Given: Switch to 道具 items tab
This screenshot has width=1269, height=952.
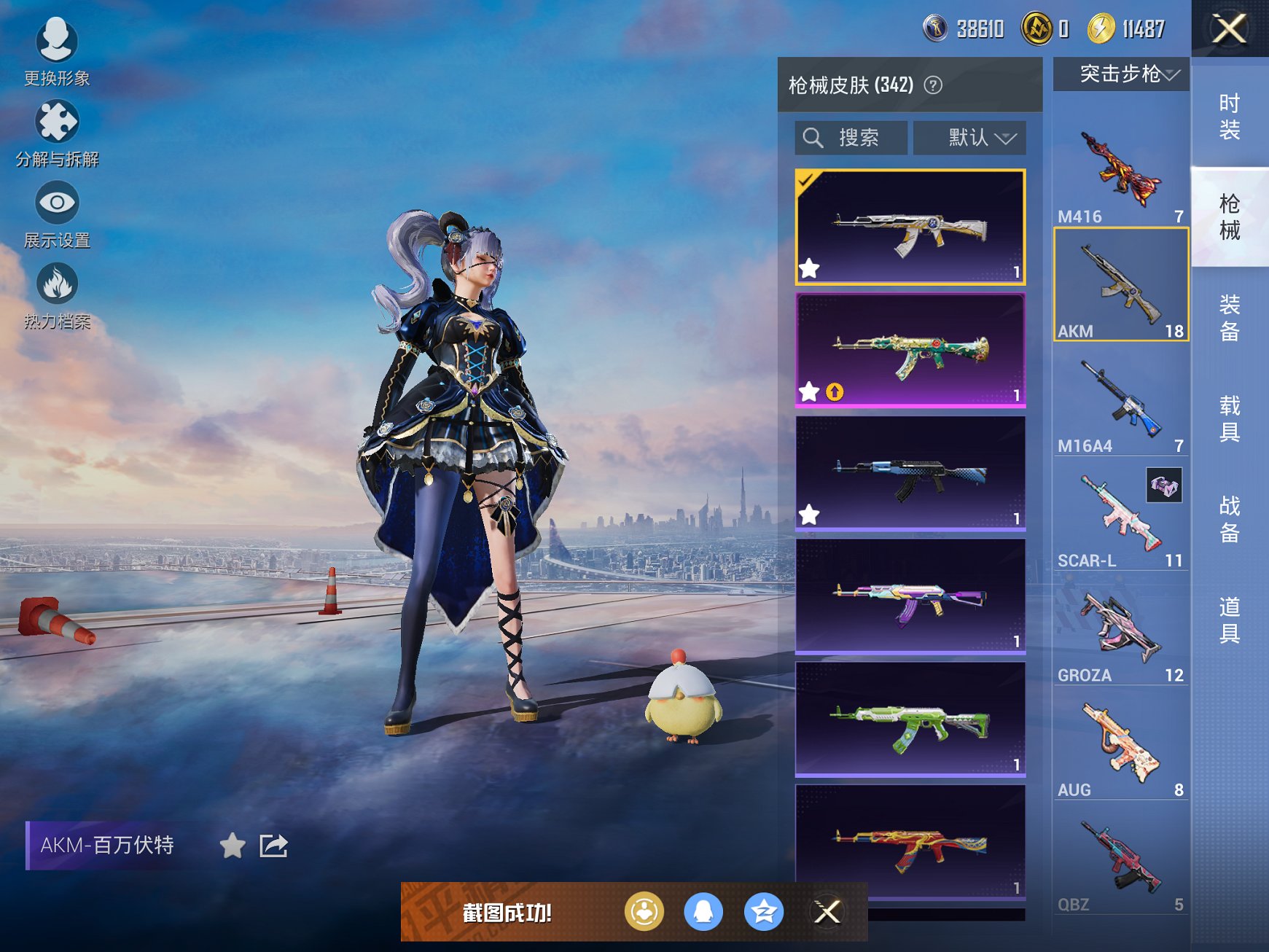Looking at the screenshot, I should pyautogui.click(x=1229, y=620).
